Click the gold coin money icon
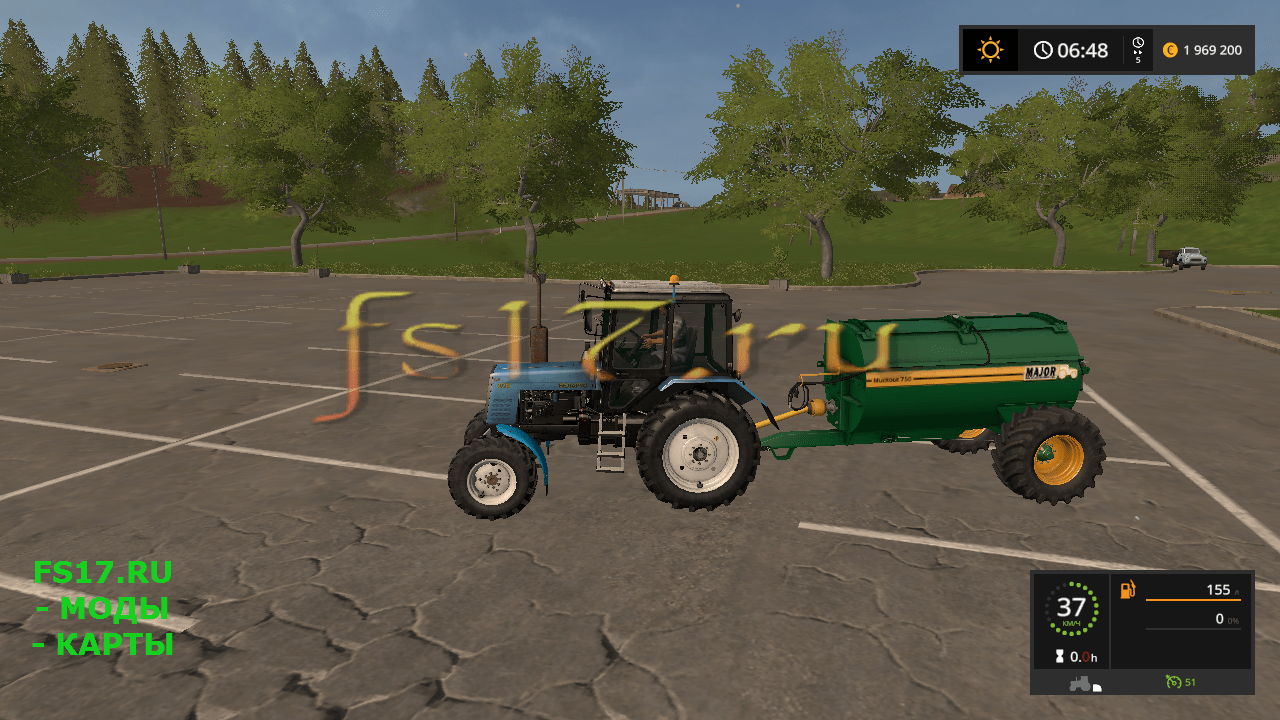1280x720 pixels. pos(1170,50)
